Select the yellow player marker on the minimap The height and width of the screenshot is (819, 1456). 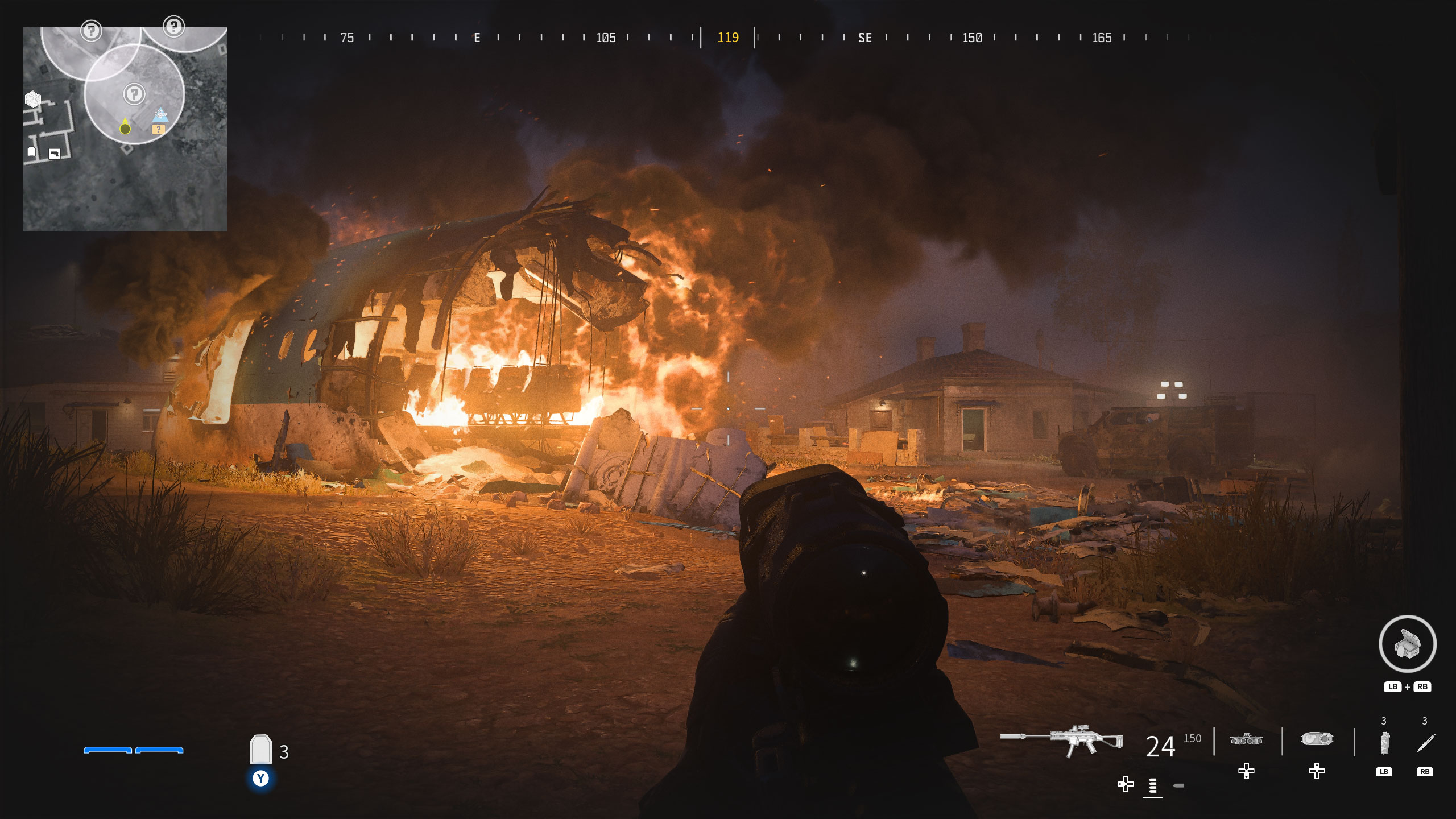click(x=125, y=128)
